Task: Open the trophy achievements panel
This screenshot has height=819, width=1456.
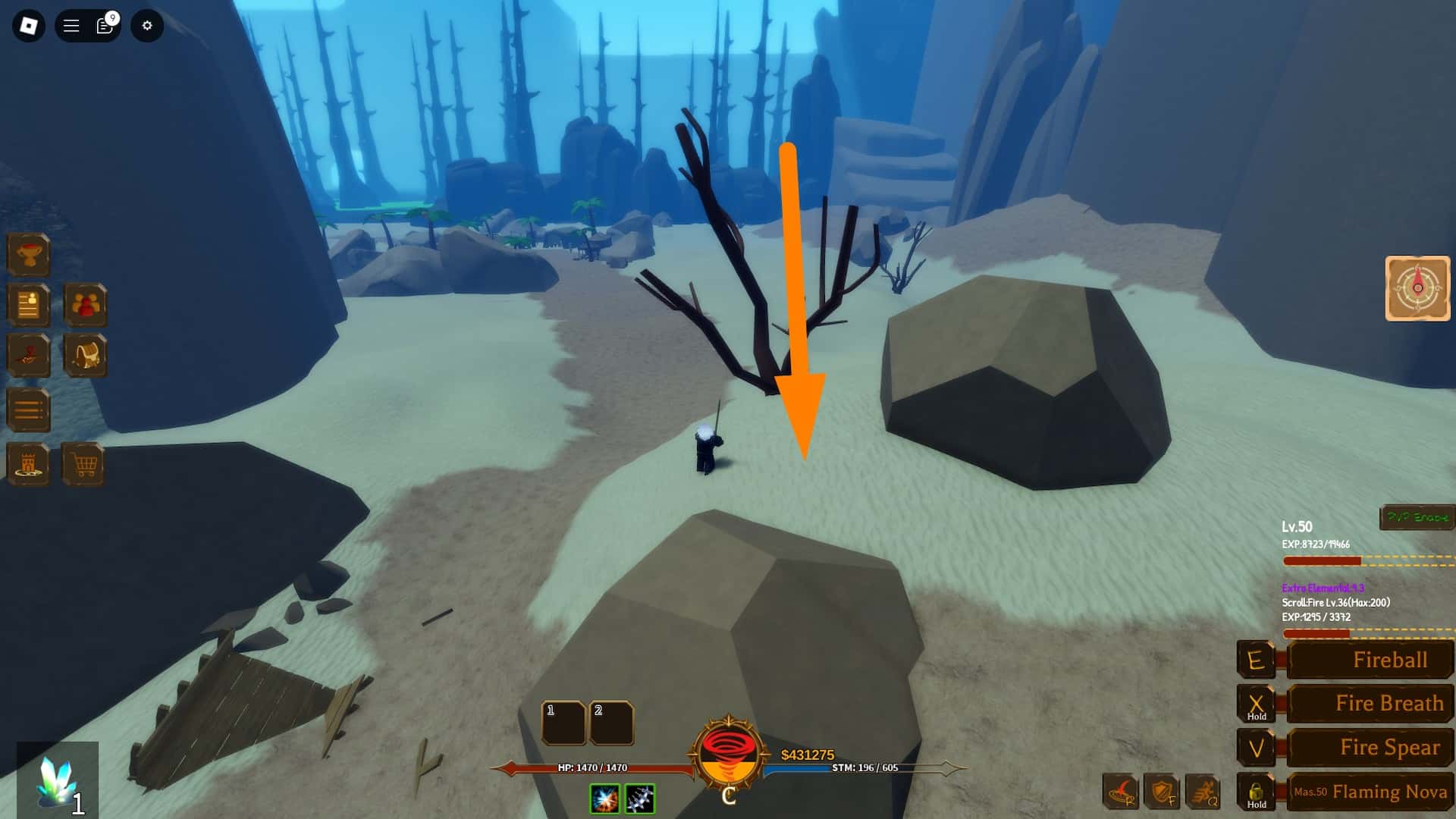Action: click(28, 256)
